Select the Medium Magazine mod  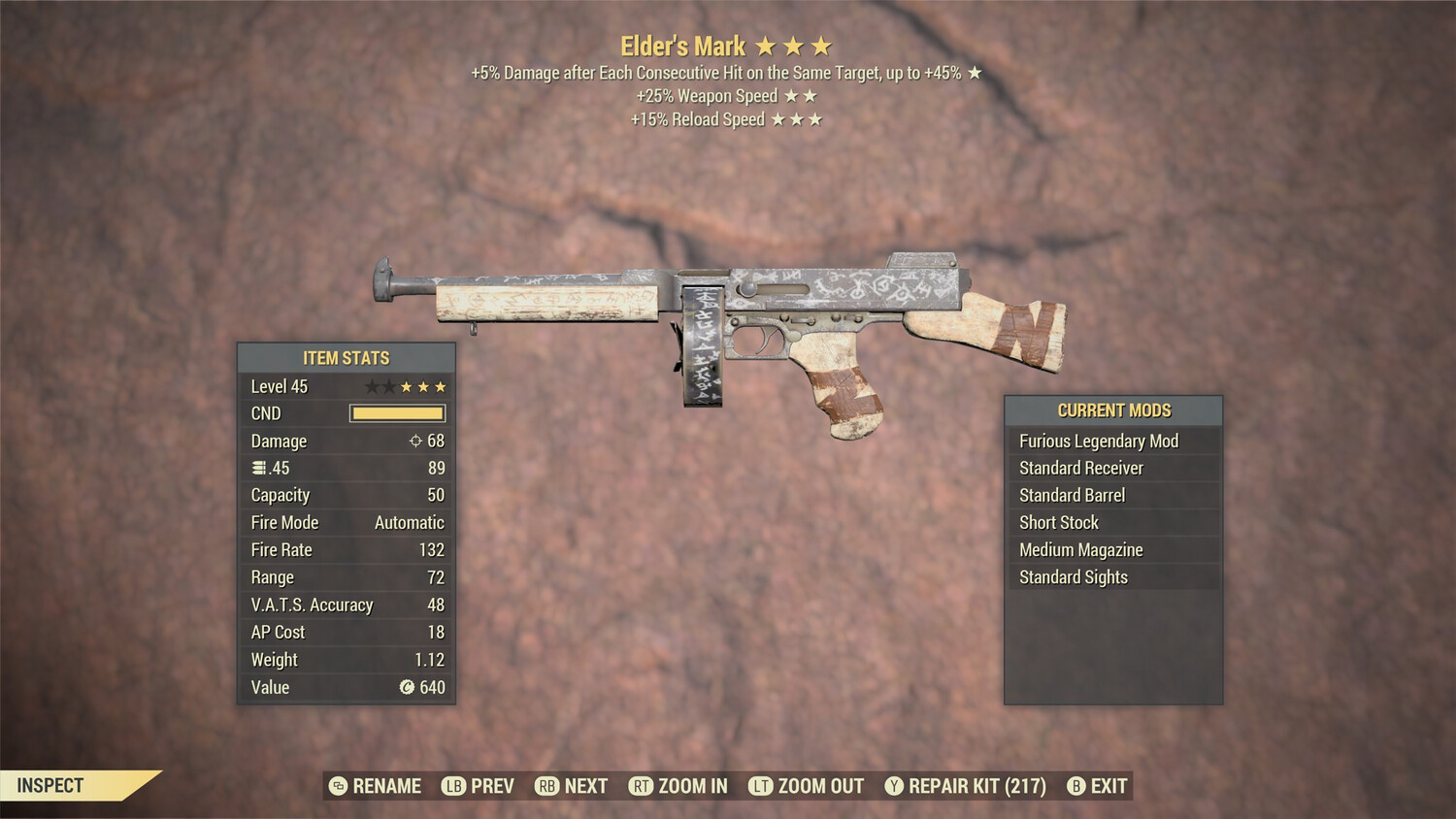tap(1080, 549)
